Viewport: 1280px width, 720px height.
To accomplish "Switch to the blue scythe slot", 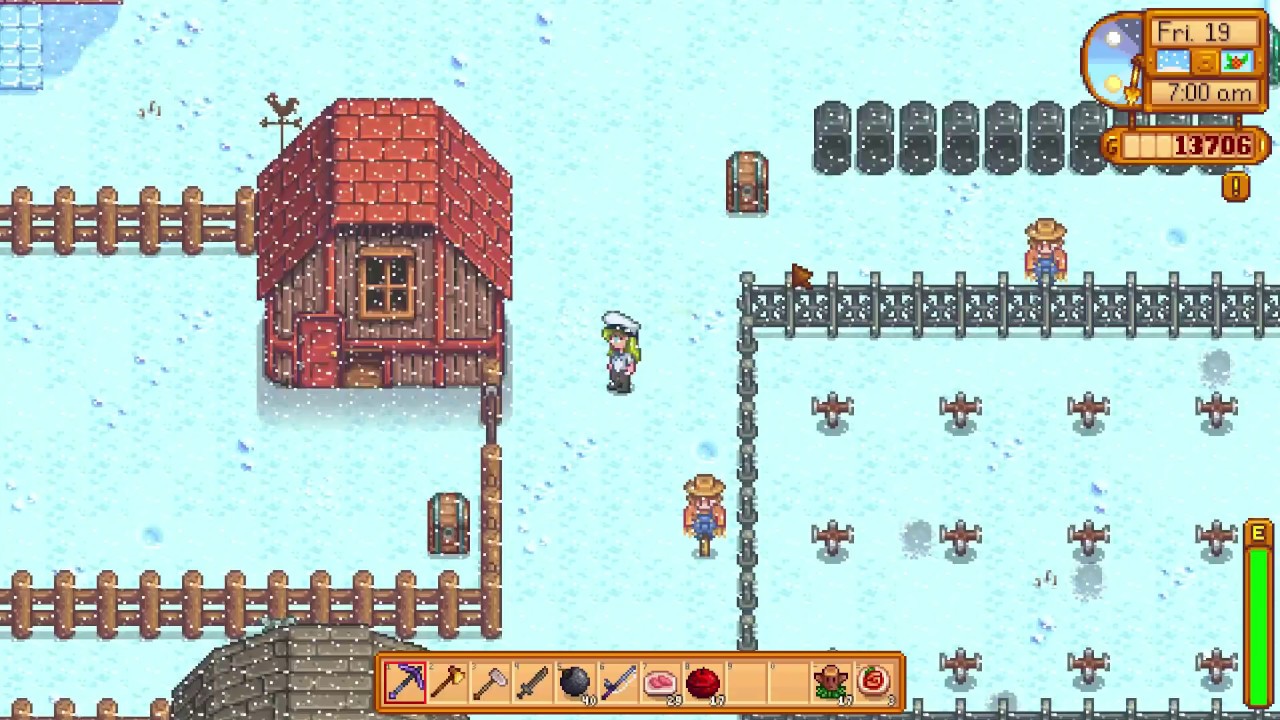I will [x=619, y=682].
